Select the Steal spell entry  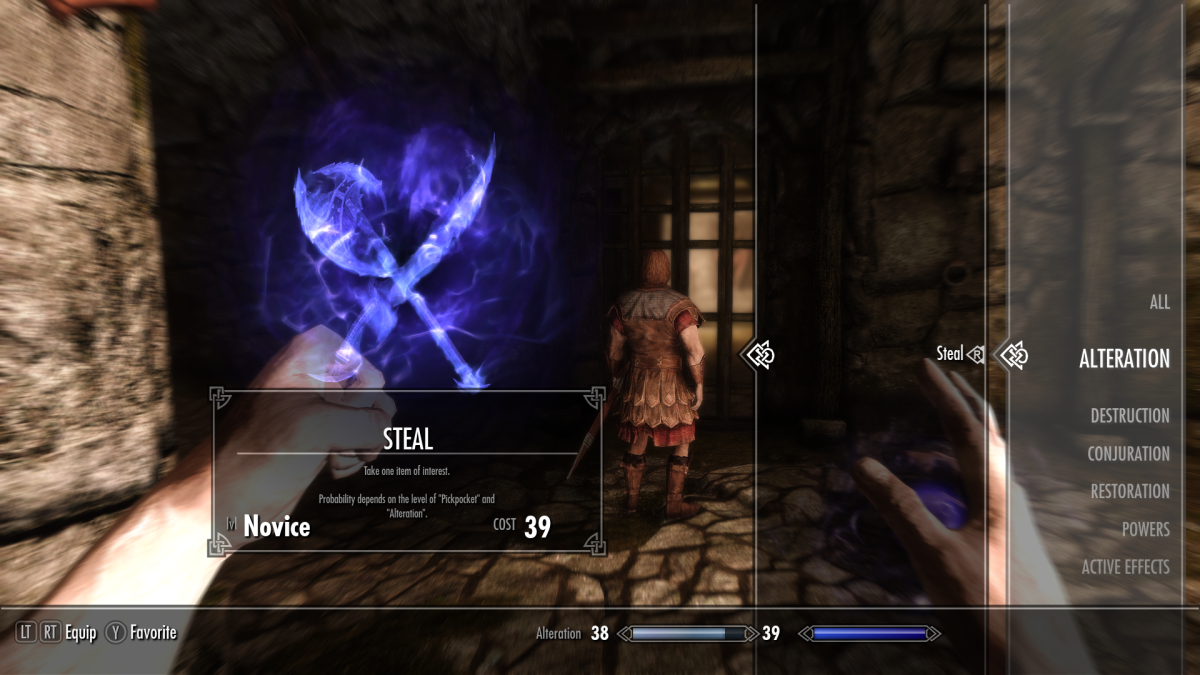950,353
